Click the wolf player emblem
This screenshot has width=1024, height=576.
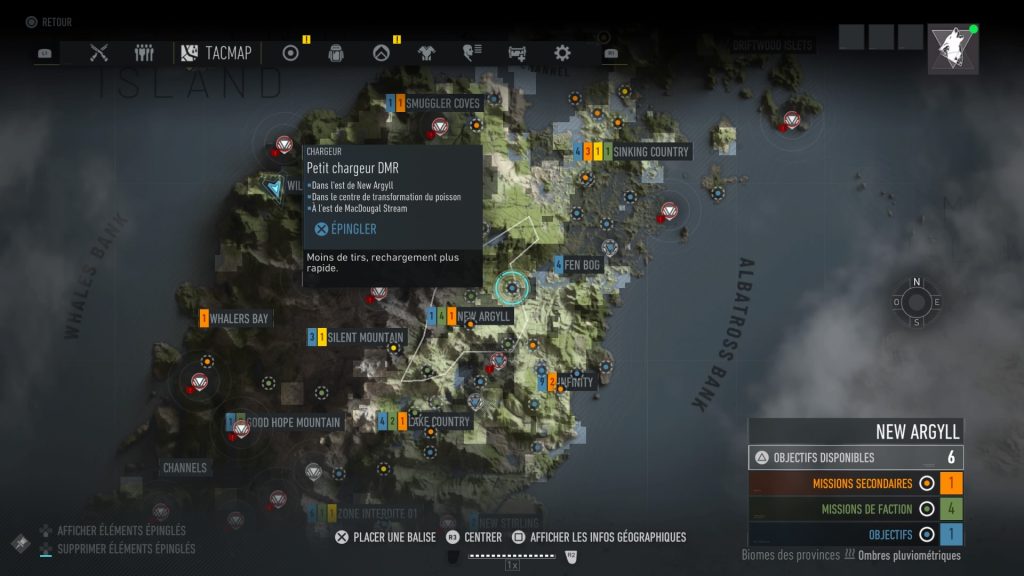point(952,50)
